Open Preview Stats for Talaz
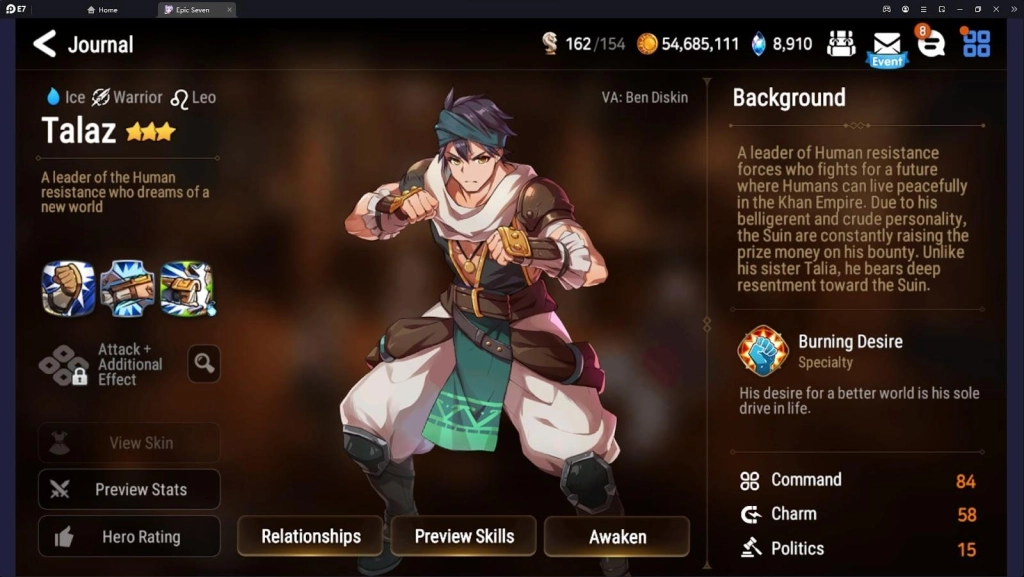 tap(129, 490)
